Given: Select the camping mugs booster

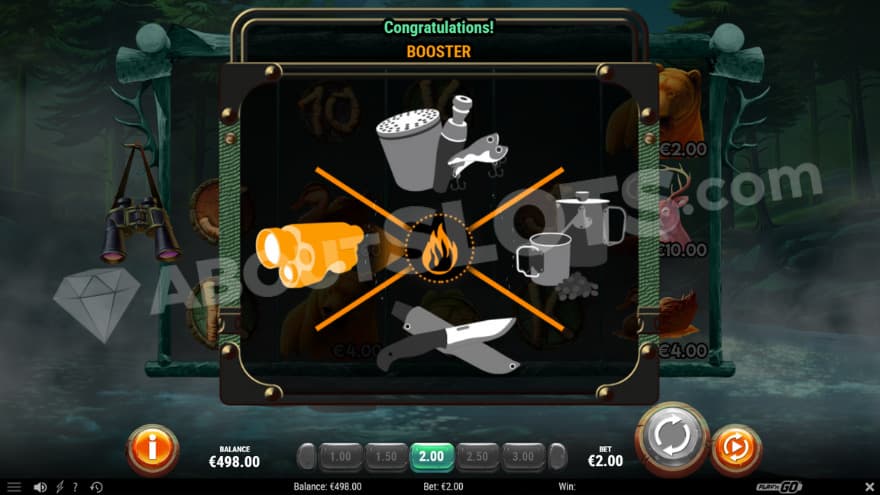Looking at the screenshot, I should click(563, 247).
